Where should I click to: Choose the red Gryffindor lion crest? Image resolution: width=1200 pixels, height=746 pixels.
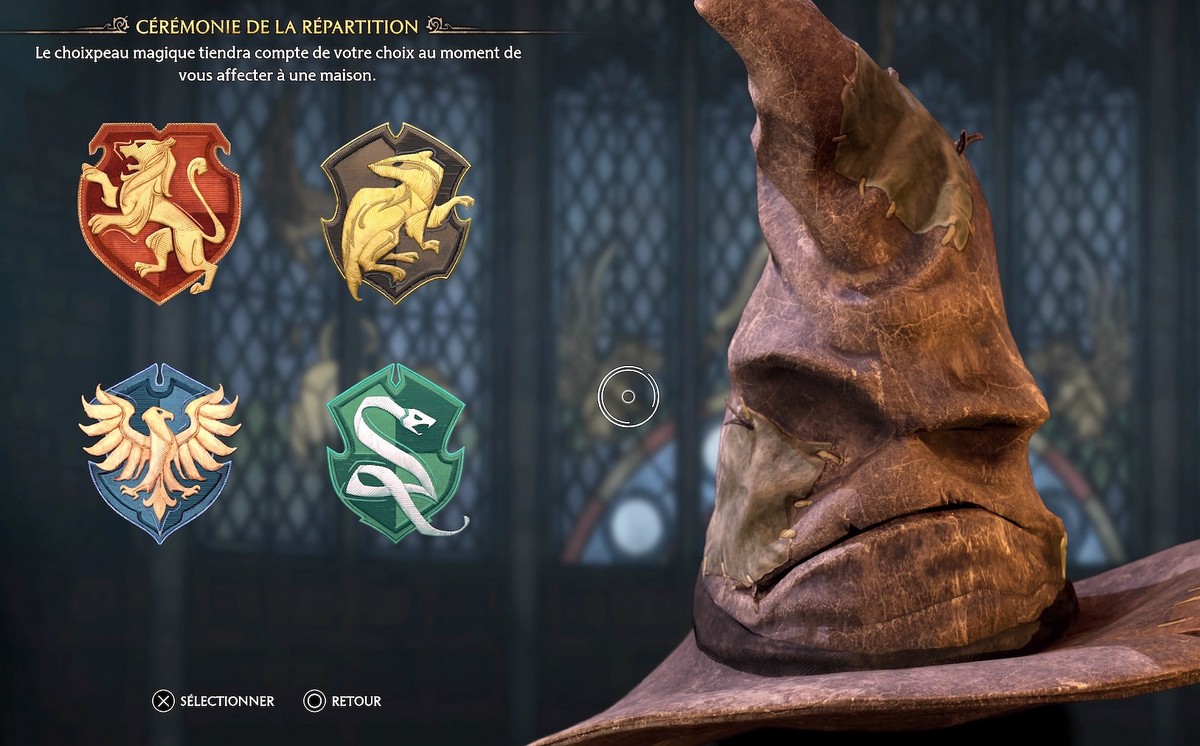pos(159,211)
